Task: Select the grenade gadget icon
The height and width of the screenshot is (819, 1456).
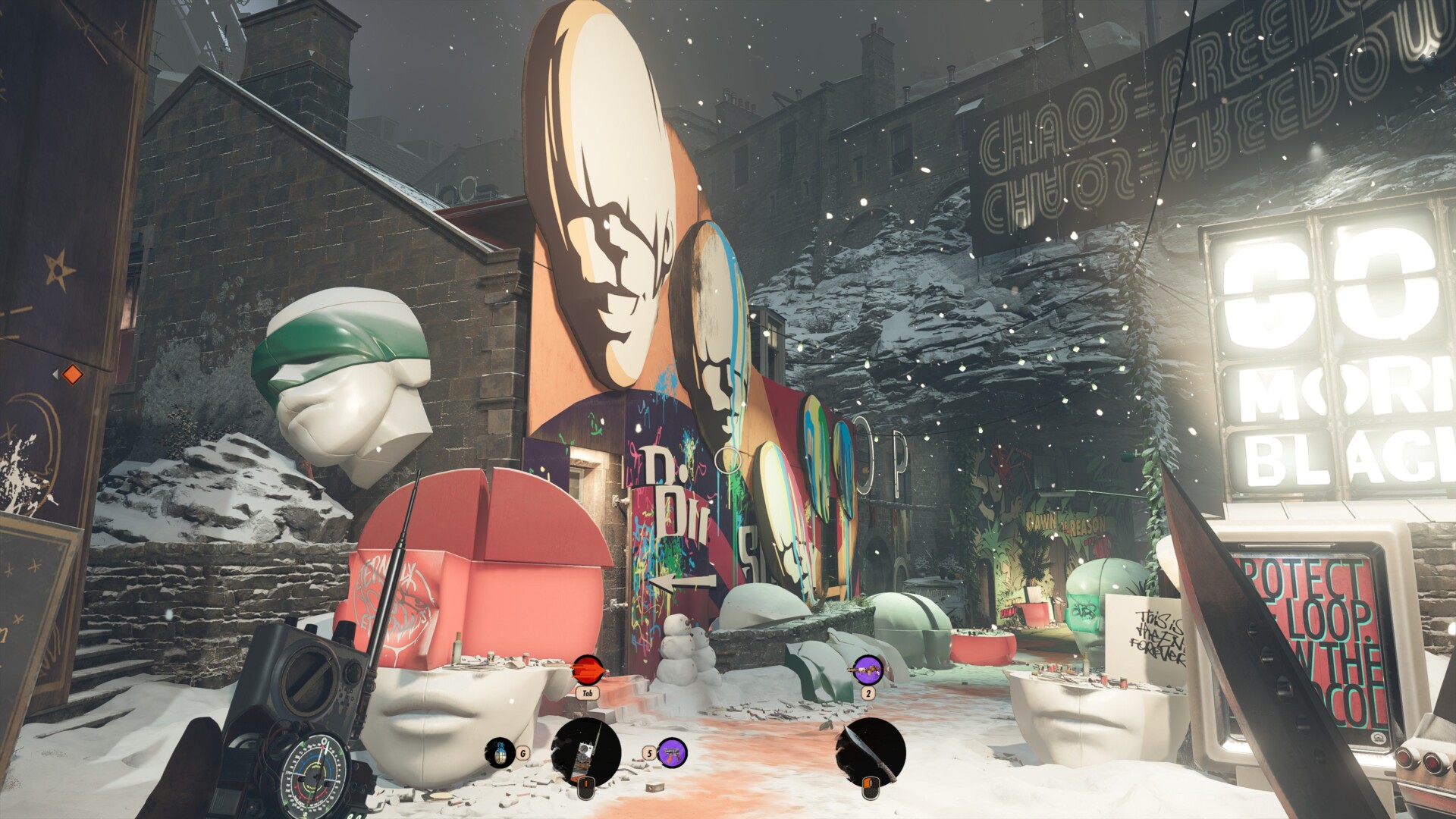Action: [500, 753]
